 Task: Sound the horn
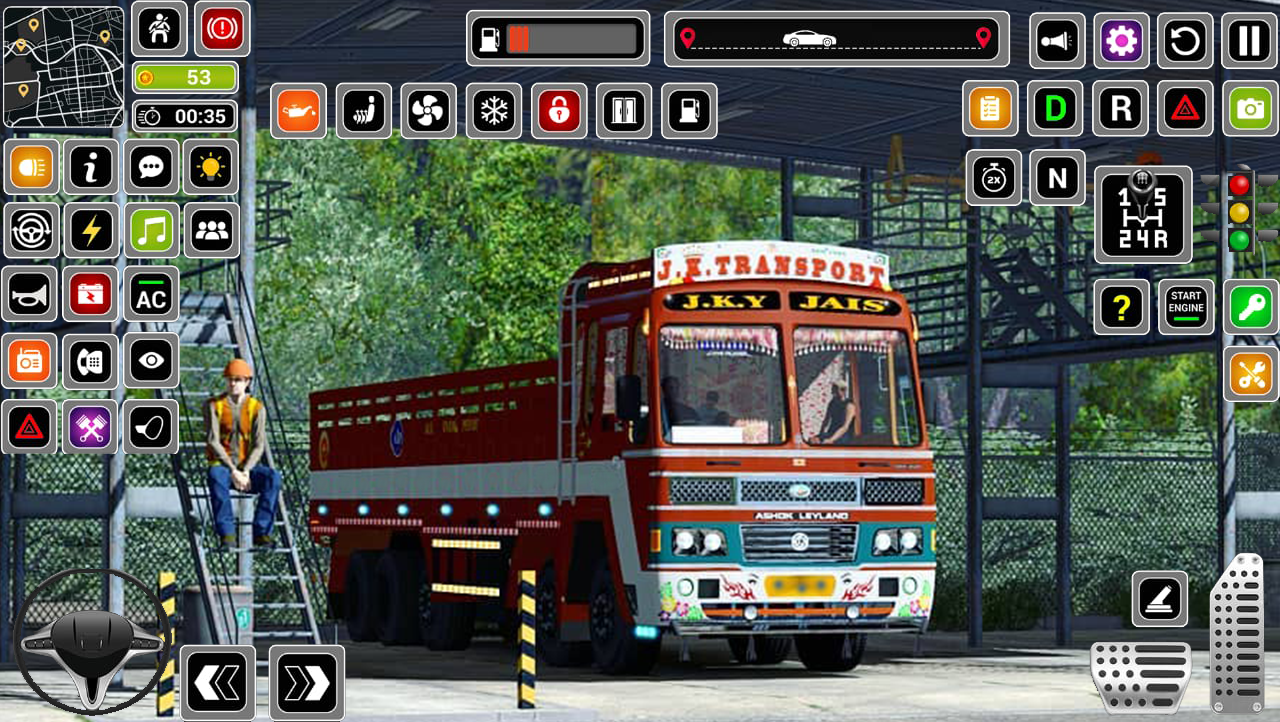click(29, 295)
